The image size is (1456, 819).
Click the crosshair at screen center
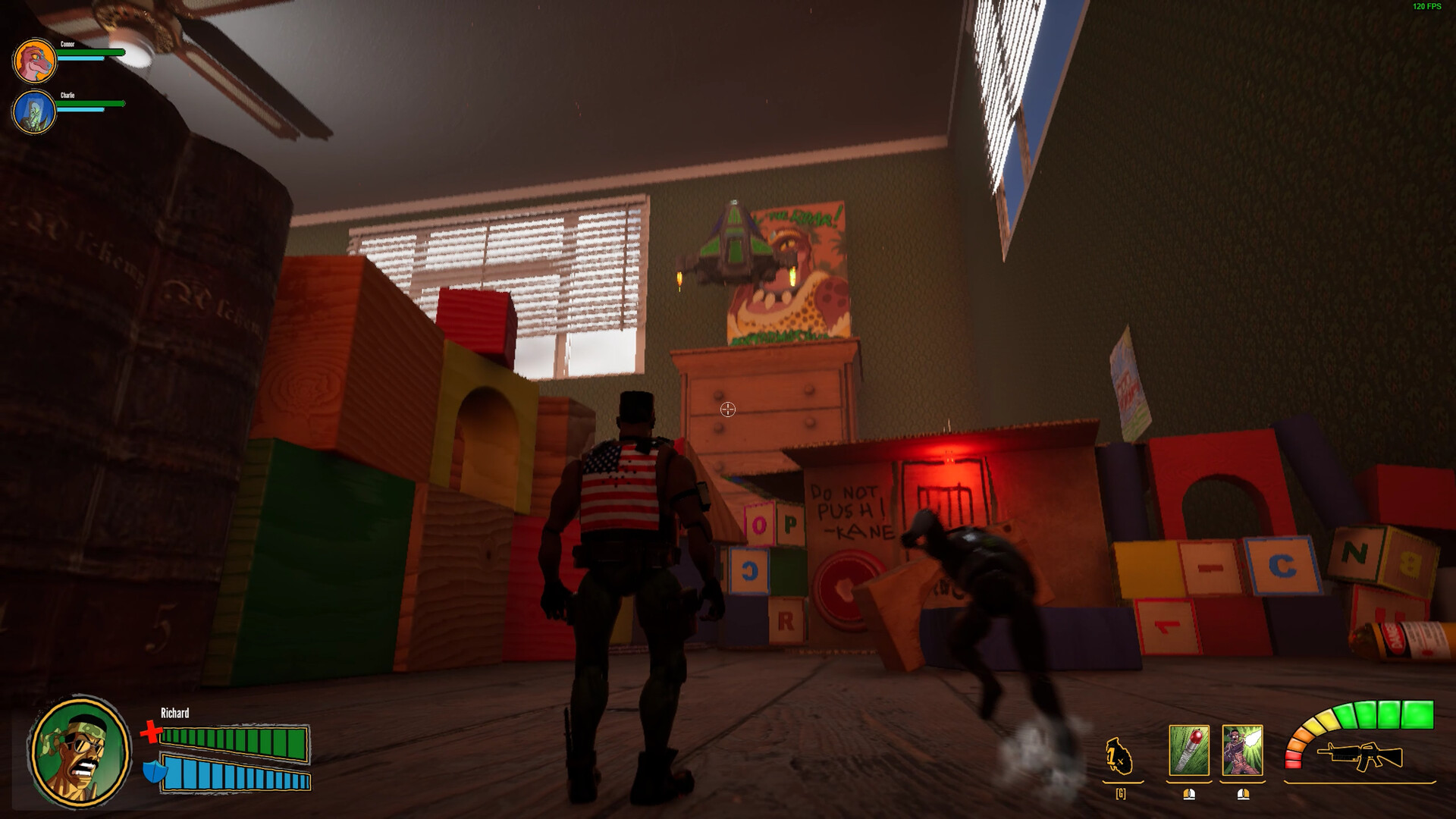(x=728, y=409)
